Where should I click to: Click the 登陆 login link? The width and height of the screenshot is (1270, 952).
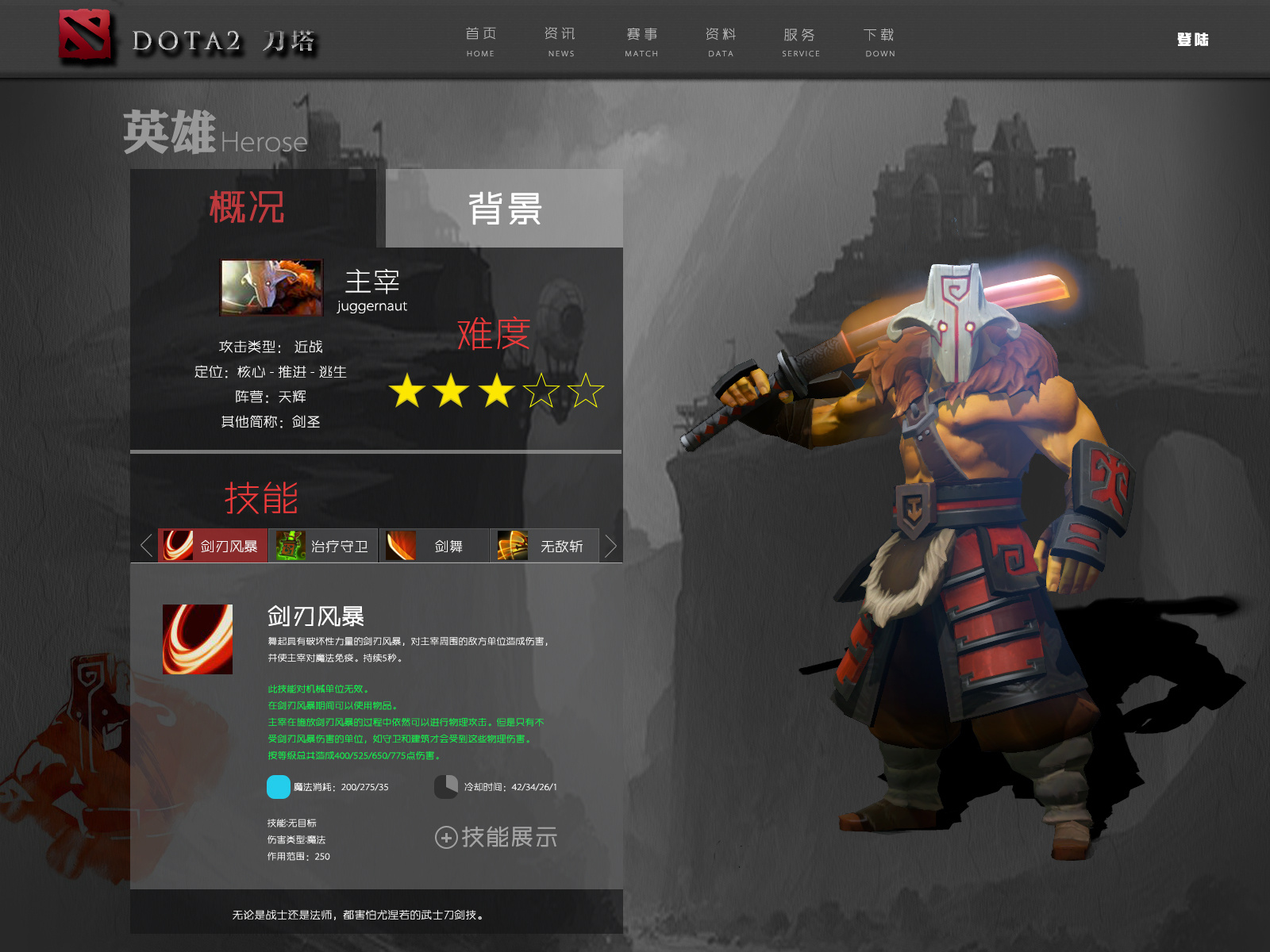[x=1192, y=39]
